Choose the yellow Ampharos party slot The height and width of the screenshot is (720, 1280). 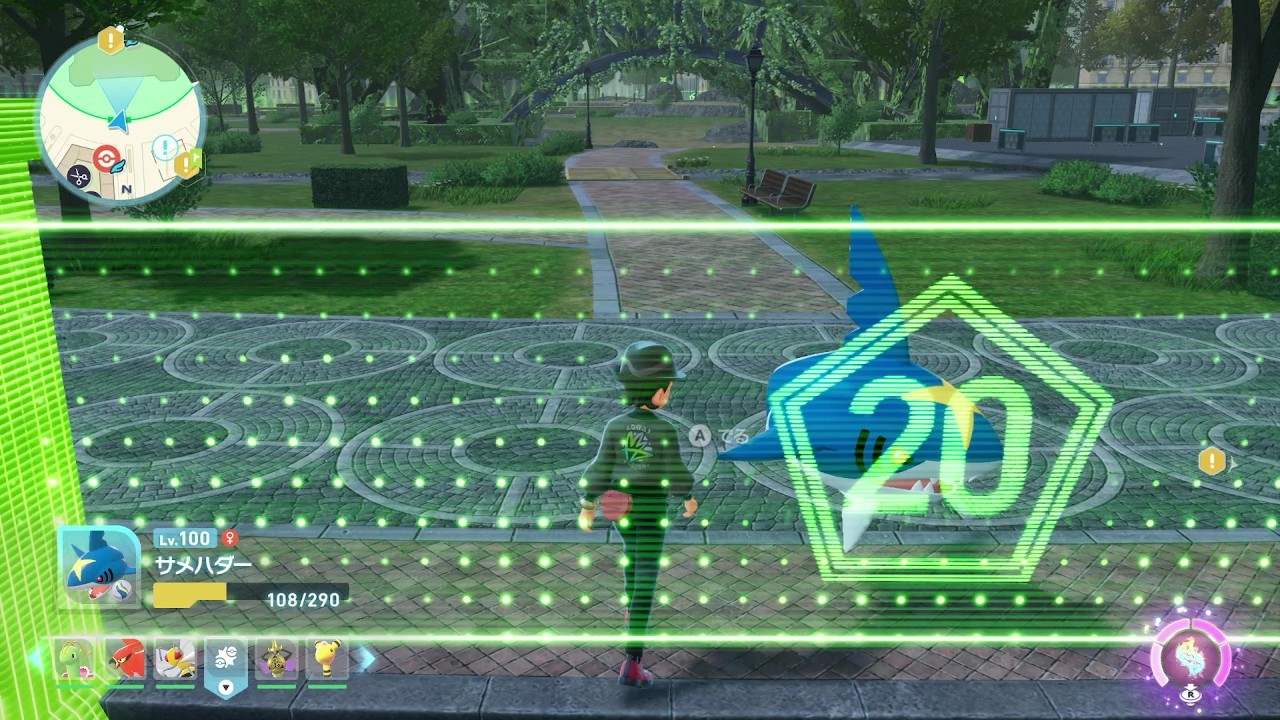click(327, 659)
